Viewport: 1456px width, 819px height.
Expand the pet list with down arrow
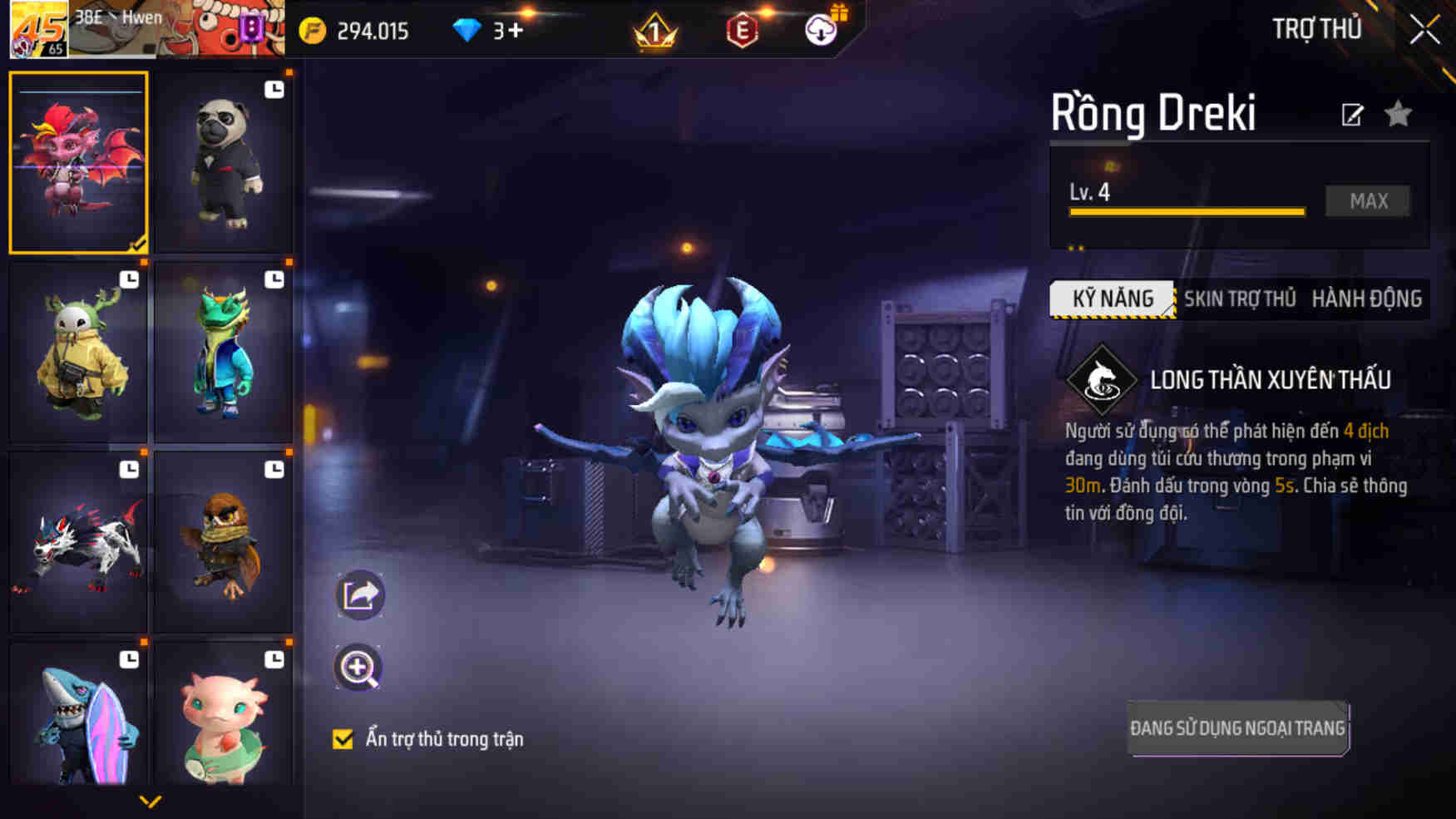coord(151,802)
